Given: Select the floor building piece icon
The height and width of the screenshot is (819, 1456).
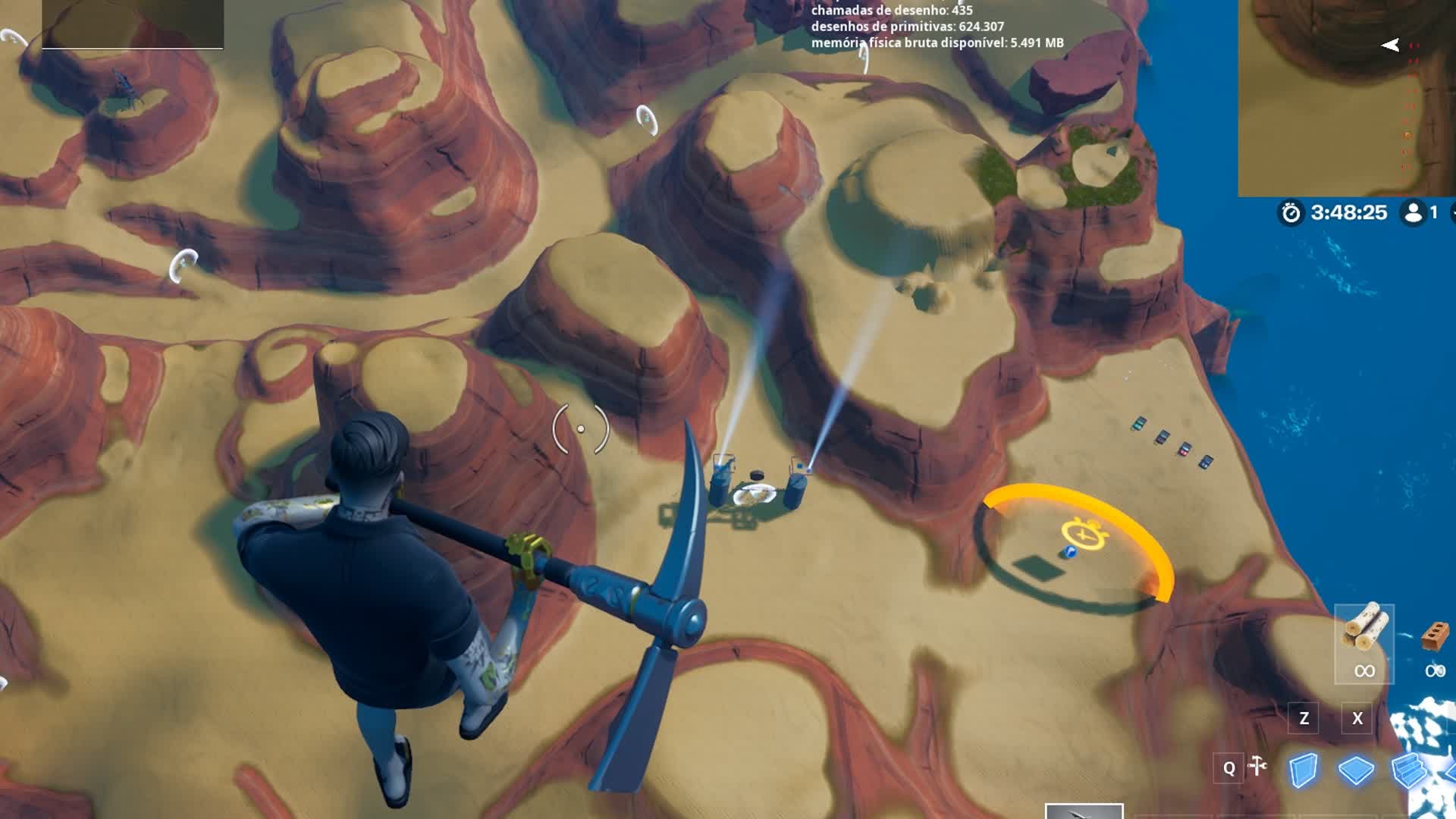Looking at the screenshot, I should click(1357, 768).
